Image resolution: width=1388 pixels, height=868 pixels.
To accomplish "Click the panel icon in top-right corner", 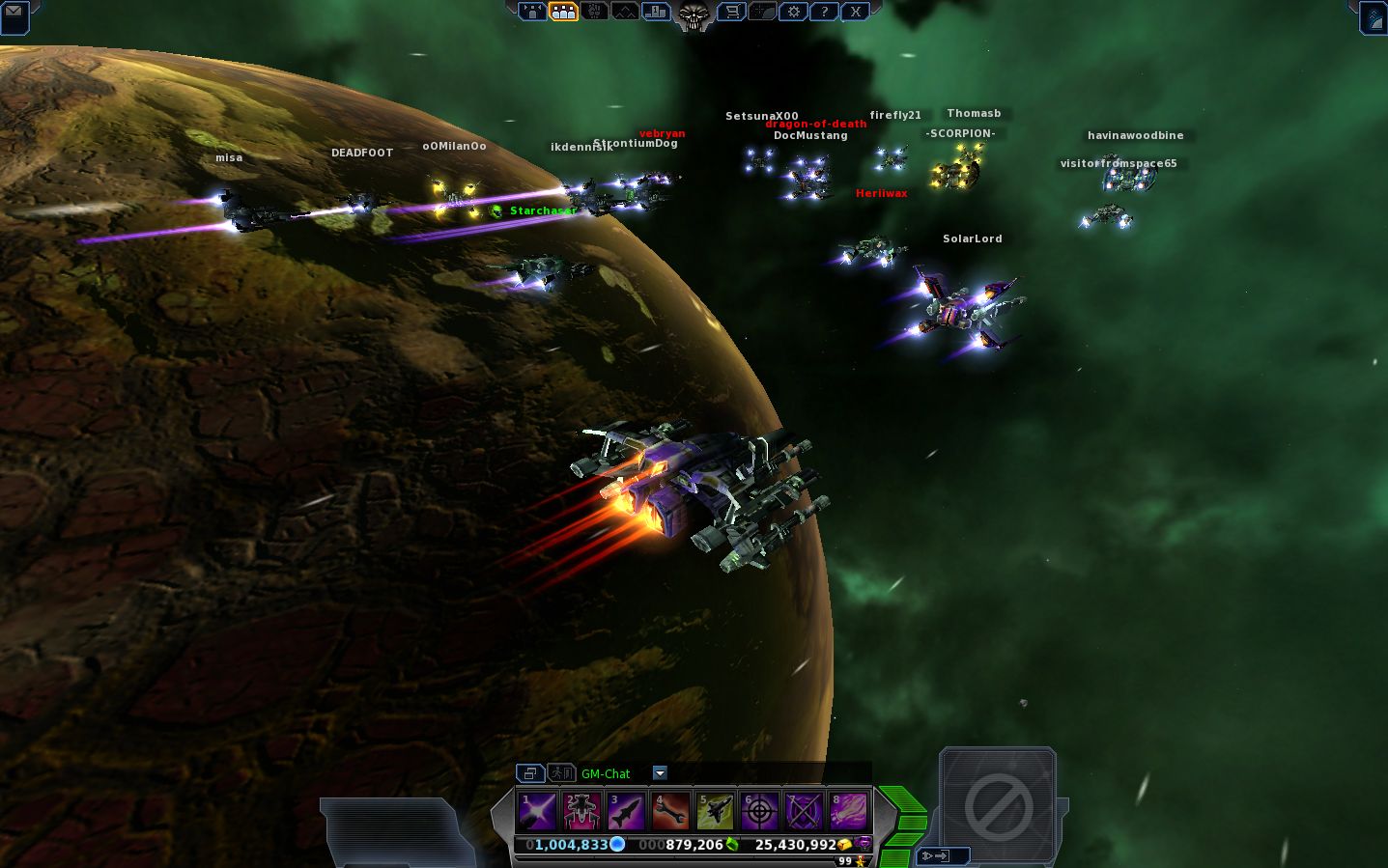I will [1374, 16].
